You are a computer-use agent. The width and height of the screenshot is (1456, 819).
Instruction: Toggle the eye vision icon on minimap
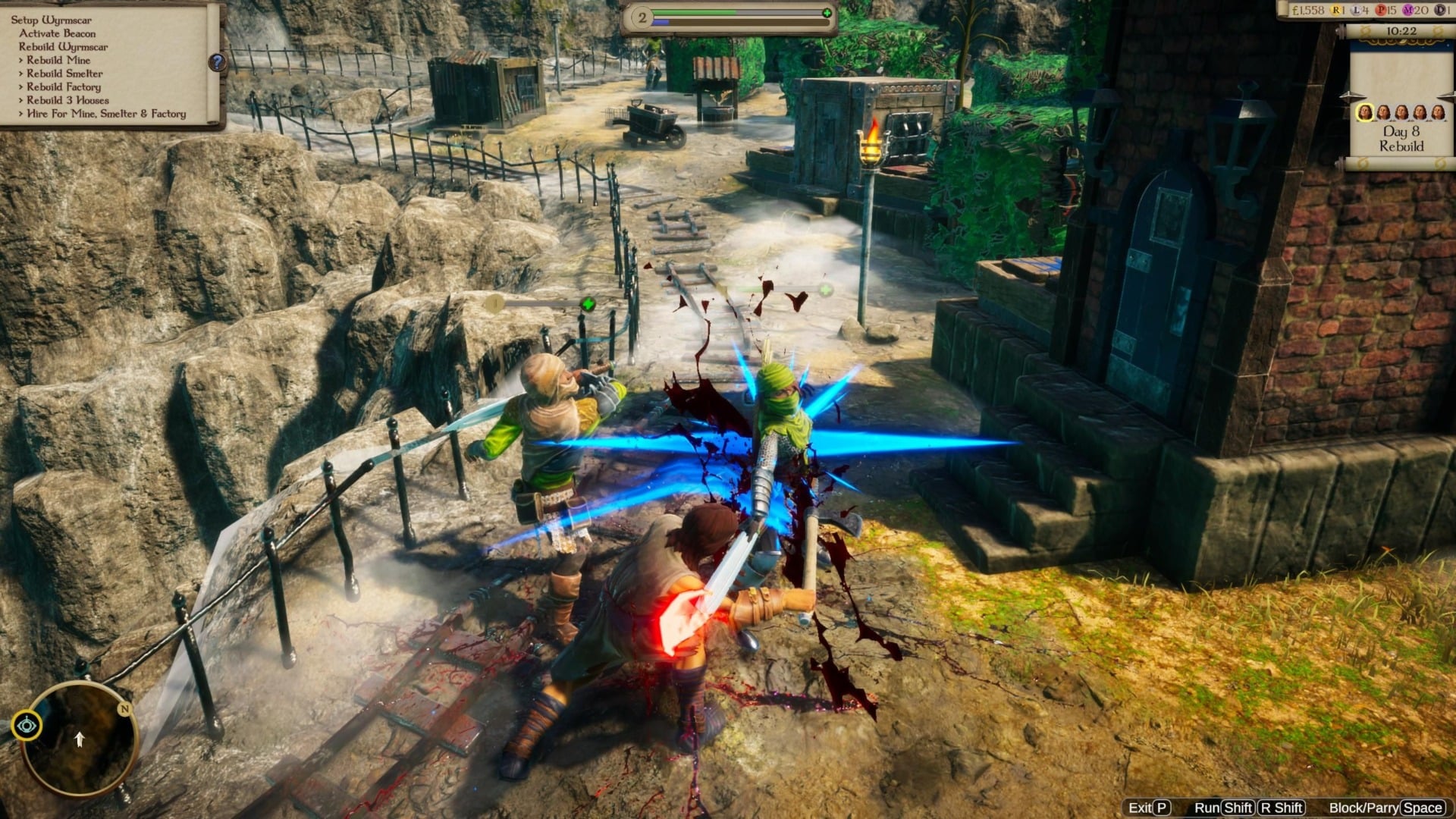28,726
